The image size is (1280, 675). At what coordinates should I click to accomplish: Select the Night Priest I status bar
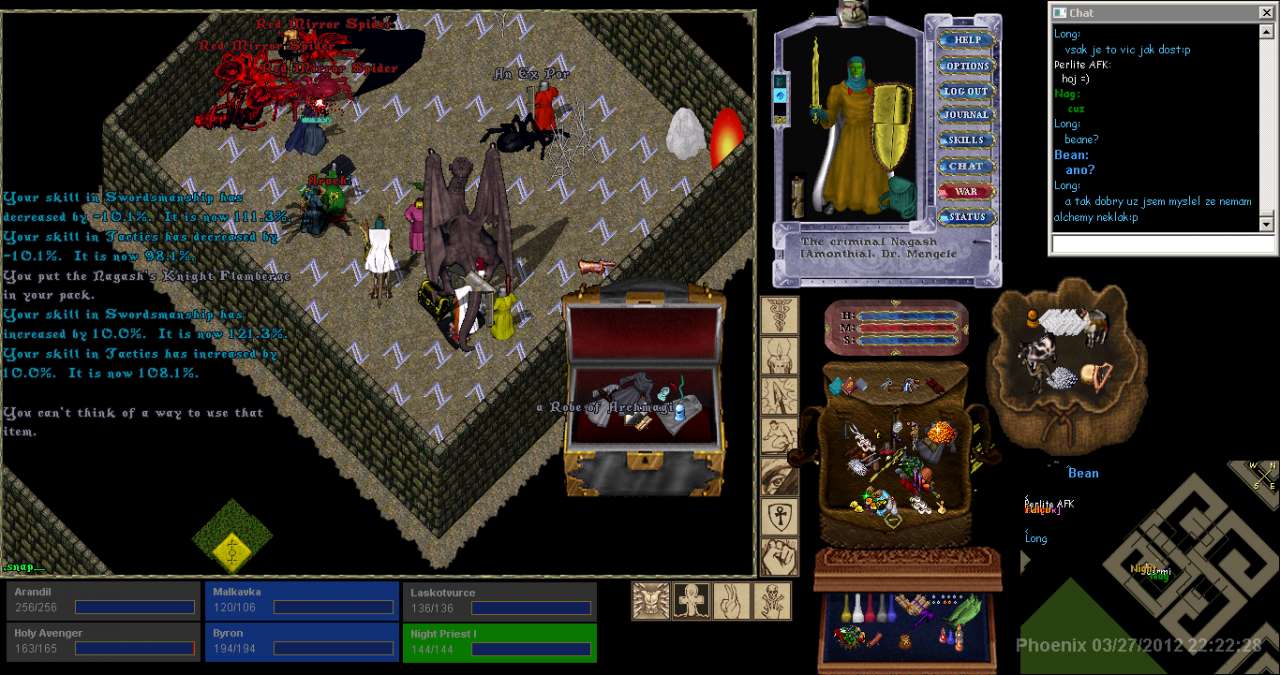click(499, 642)
